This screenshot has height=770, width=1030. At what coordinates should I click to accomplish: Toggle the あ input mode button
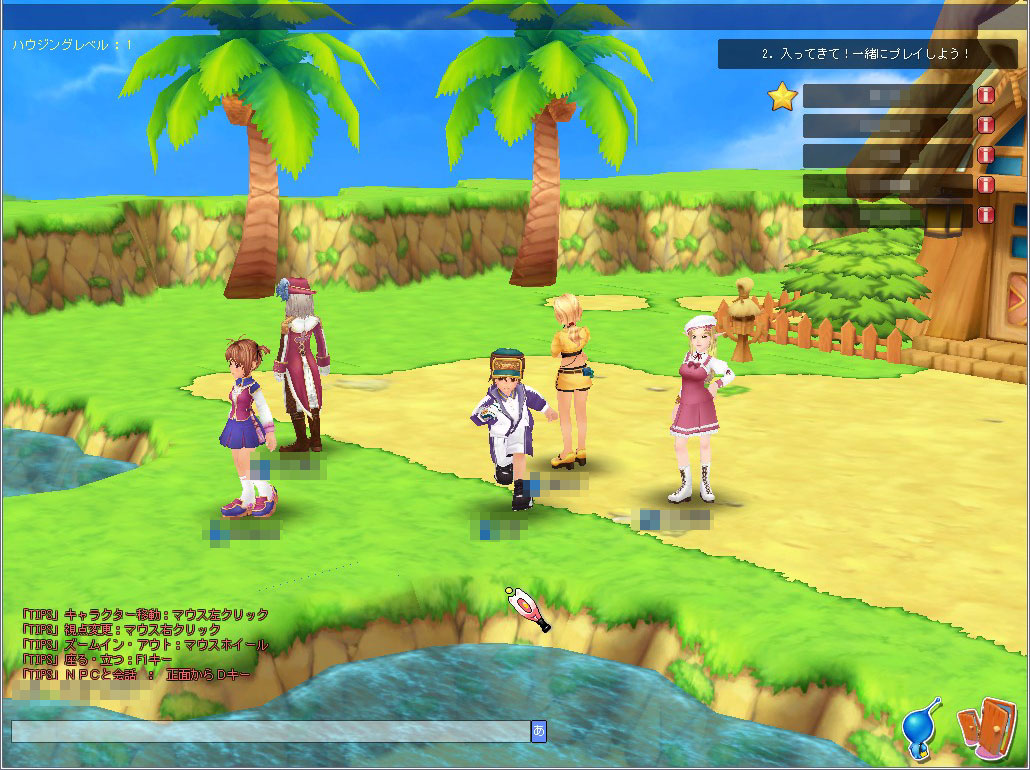[x=539, y=731]
